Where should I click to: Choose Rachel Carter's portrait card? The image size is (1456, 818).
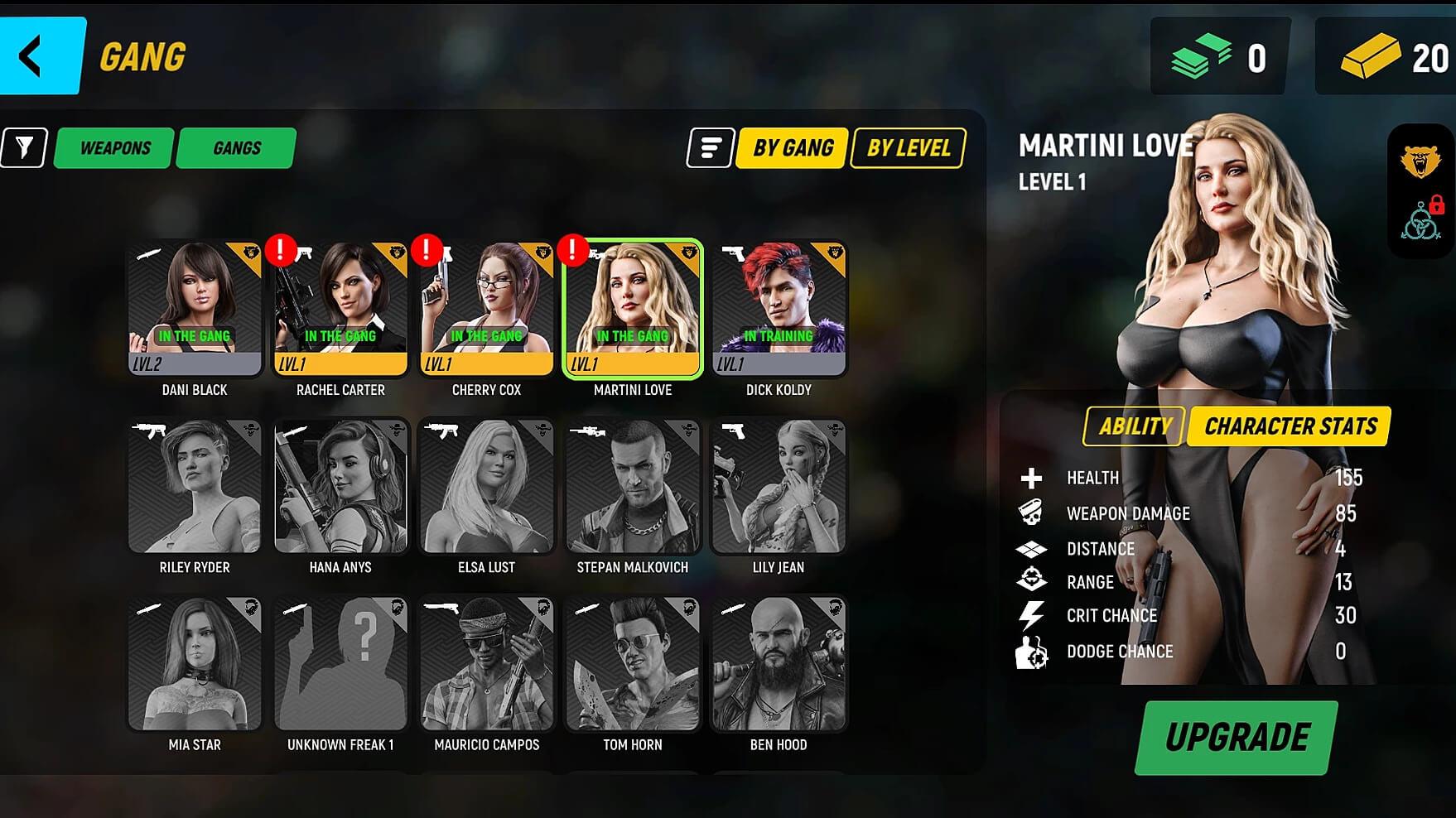(340, 309)
